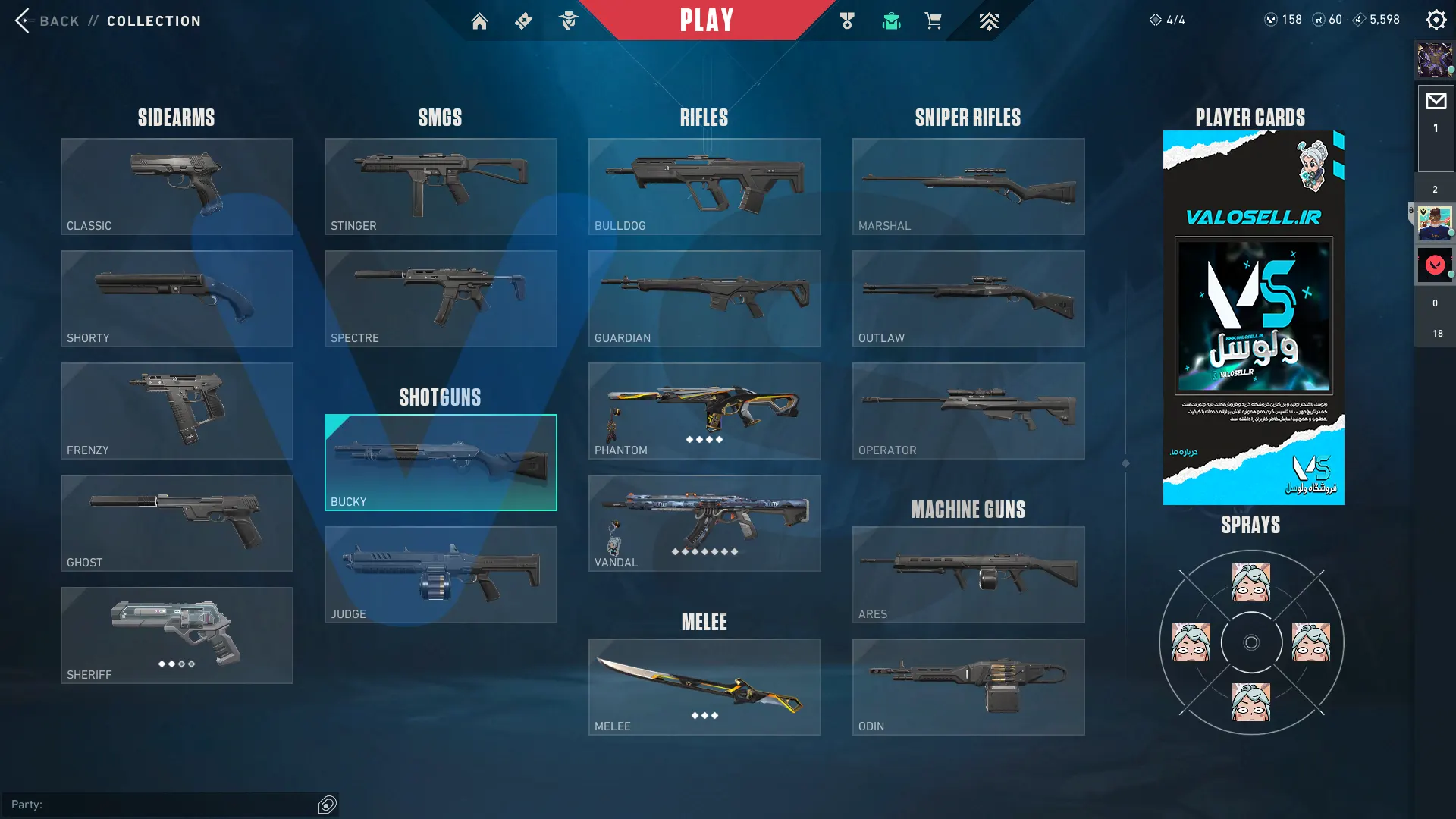
Task: Select the top spray wheel slot
Action: [x=1251, y=582]
